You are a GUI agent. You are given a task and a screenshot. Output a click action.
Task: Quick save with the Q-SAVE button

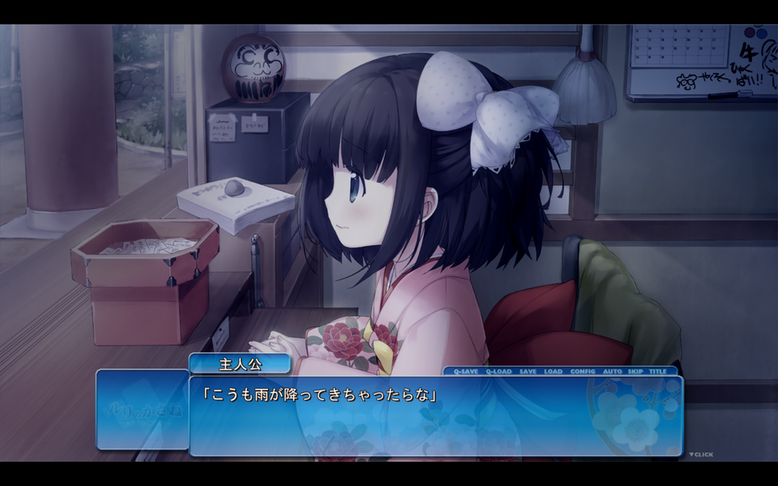[466, 371]
